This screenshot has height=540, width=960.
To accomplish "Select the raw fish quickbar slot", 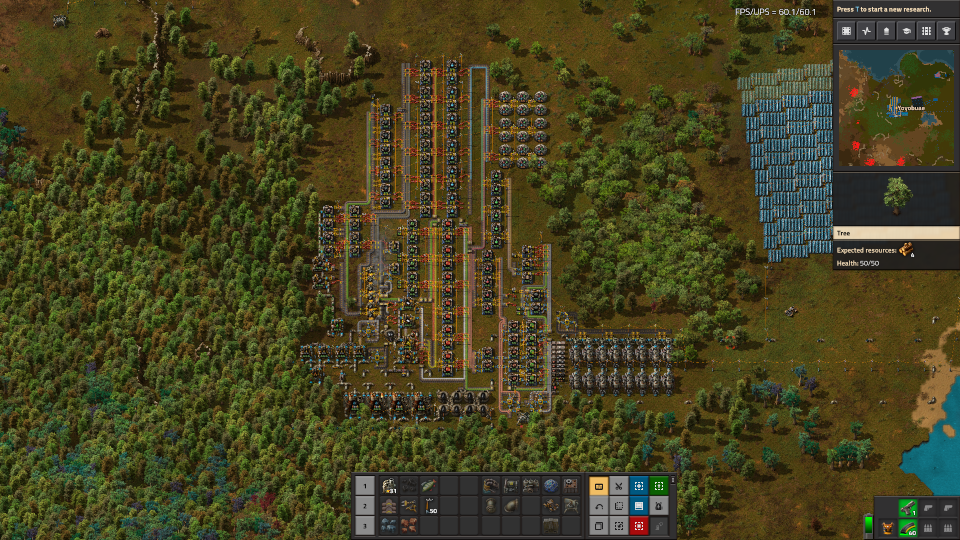I will [427, 486].
